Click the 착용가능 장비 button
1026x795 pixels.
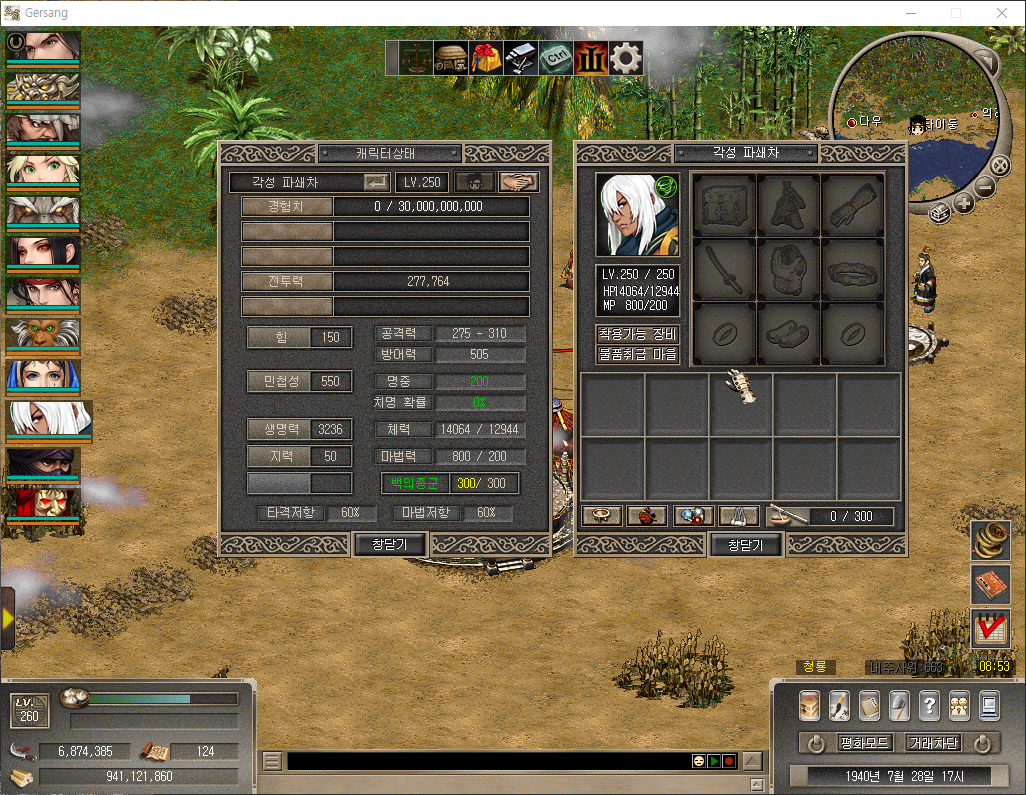pos(637,334)
